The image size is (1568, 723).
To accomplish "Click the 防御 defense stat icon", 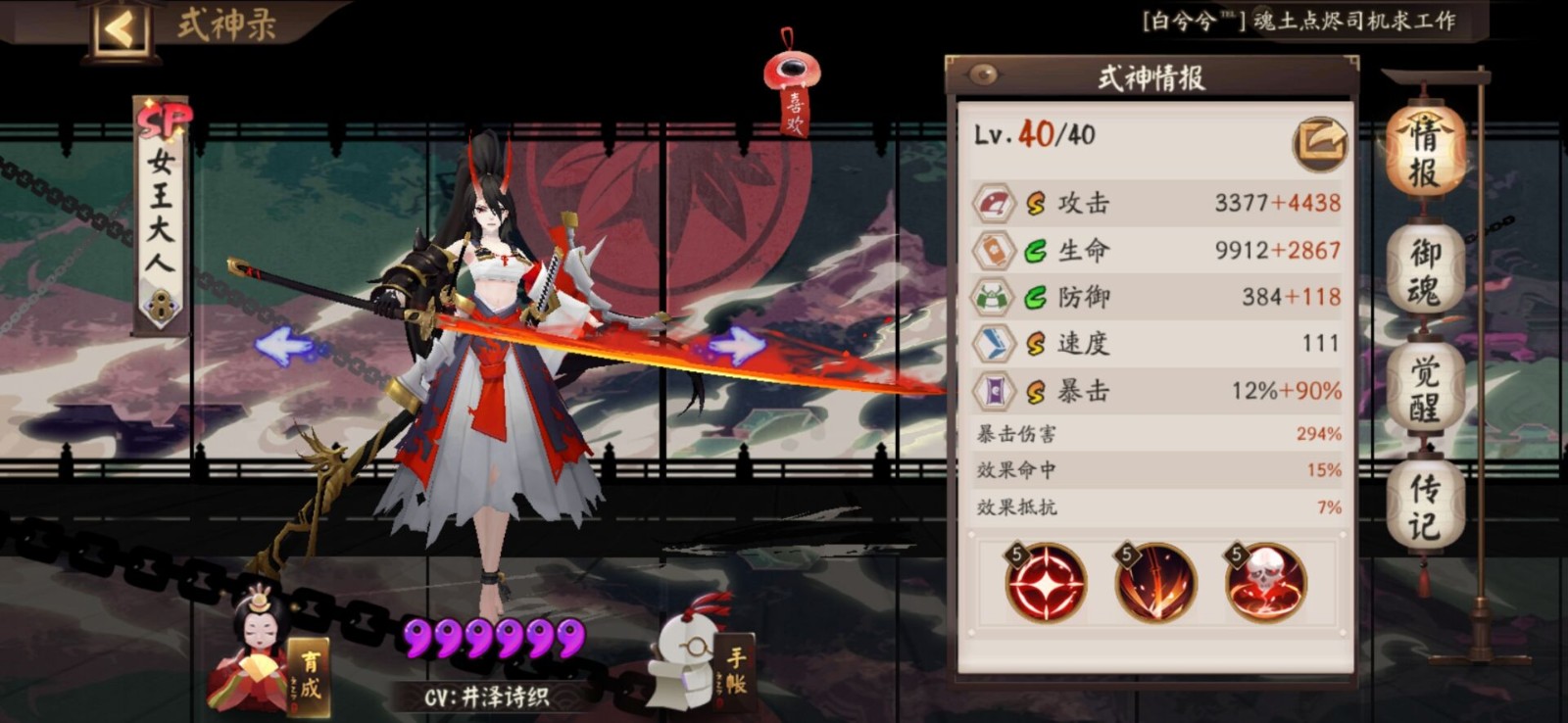I will click(994, 297).
